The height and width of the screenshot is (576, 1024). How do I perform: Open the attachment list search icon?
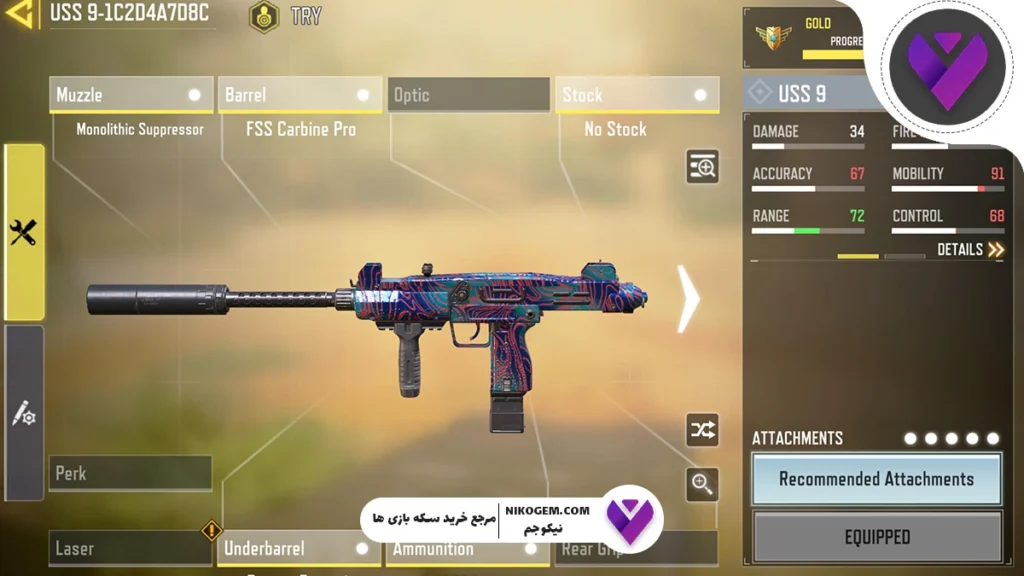pos(702,167)
